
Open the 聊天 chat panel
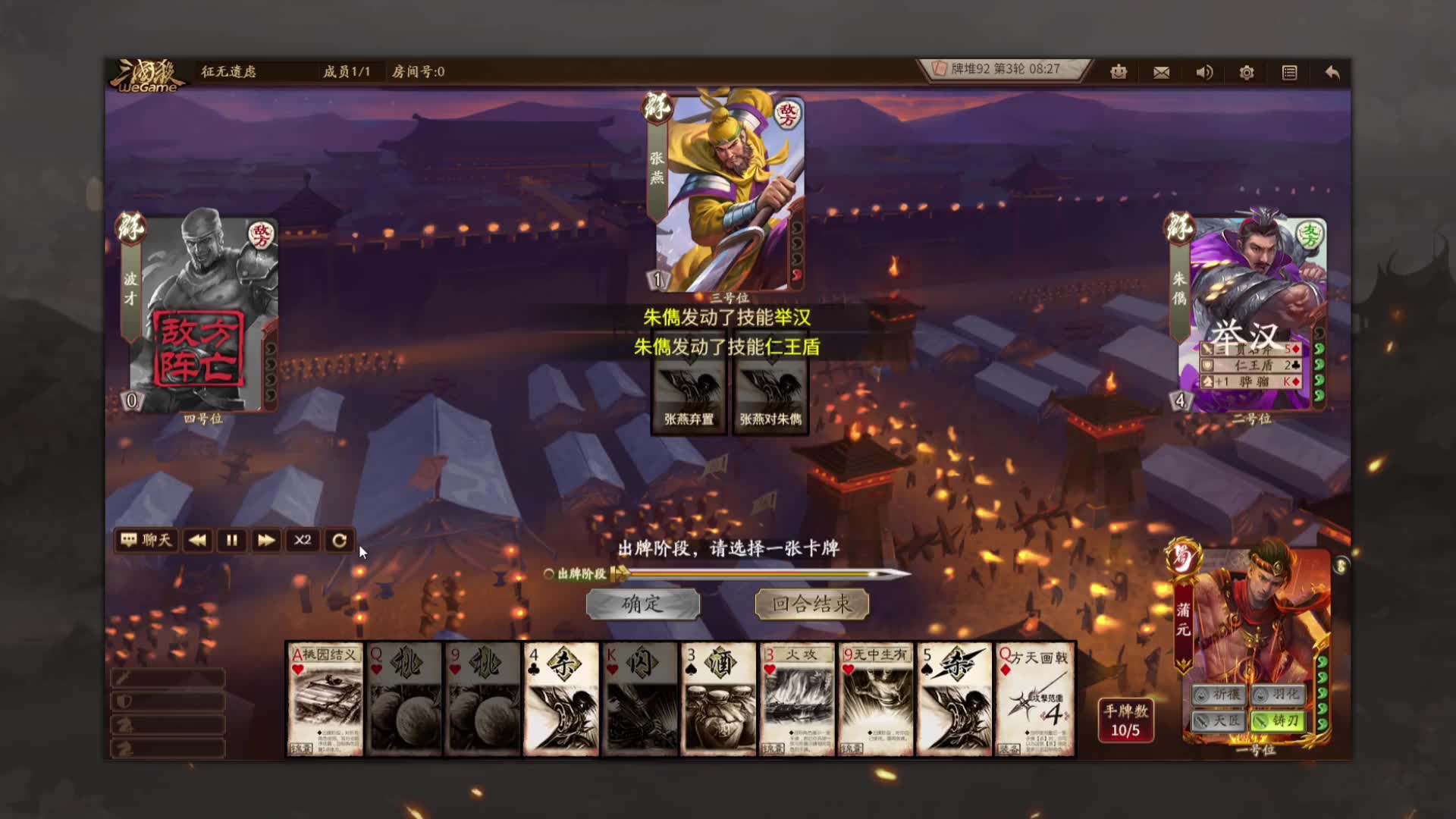click(147, 540)
